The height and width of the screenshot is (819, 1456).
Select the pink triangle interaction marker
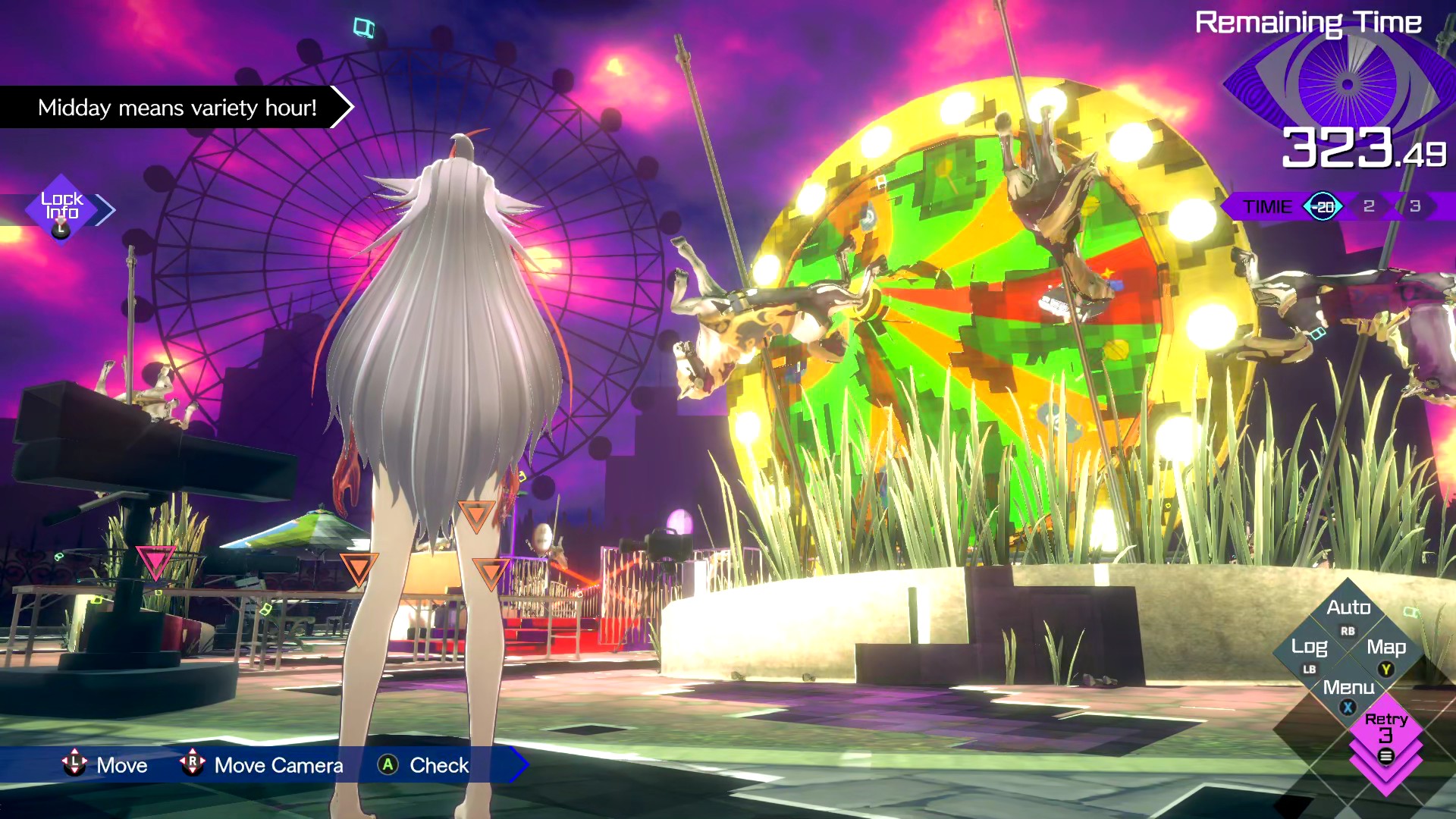coord(155,562)
